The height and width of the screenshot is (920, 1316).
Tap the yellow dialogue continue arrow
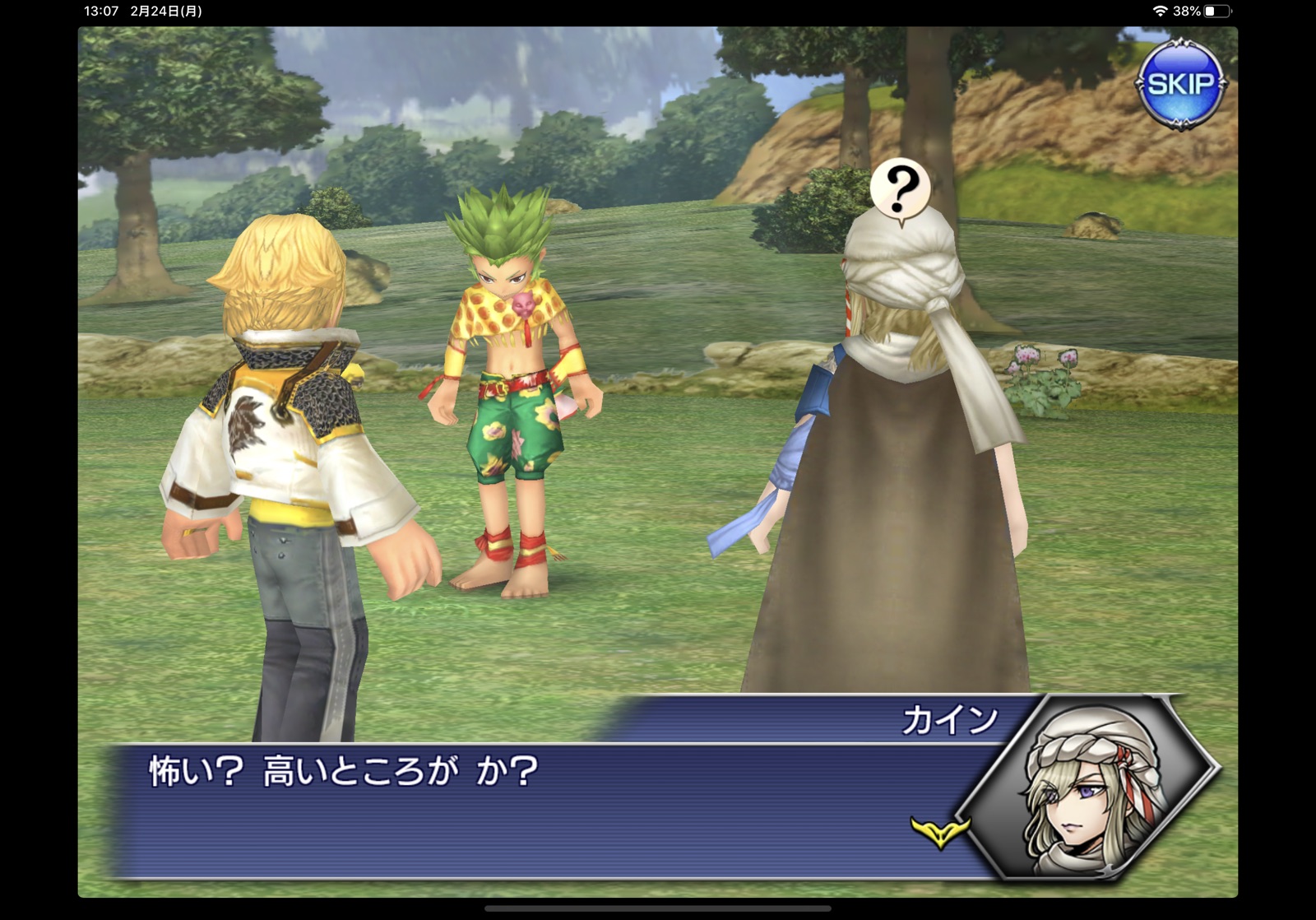939,829
